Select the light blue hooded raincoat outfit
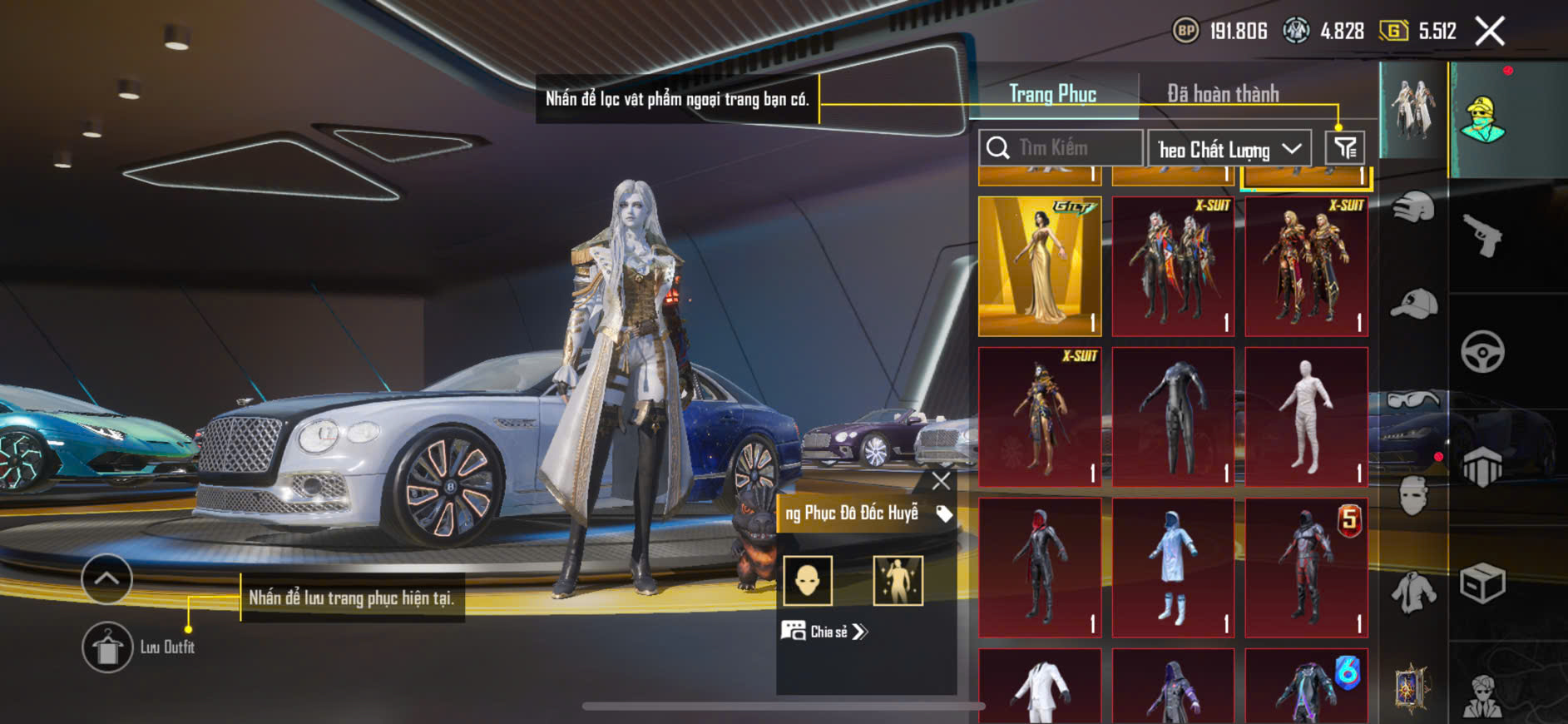This screenshot has height=724, width=1568. click(1173, 568)
